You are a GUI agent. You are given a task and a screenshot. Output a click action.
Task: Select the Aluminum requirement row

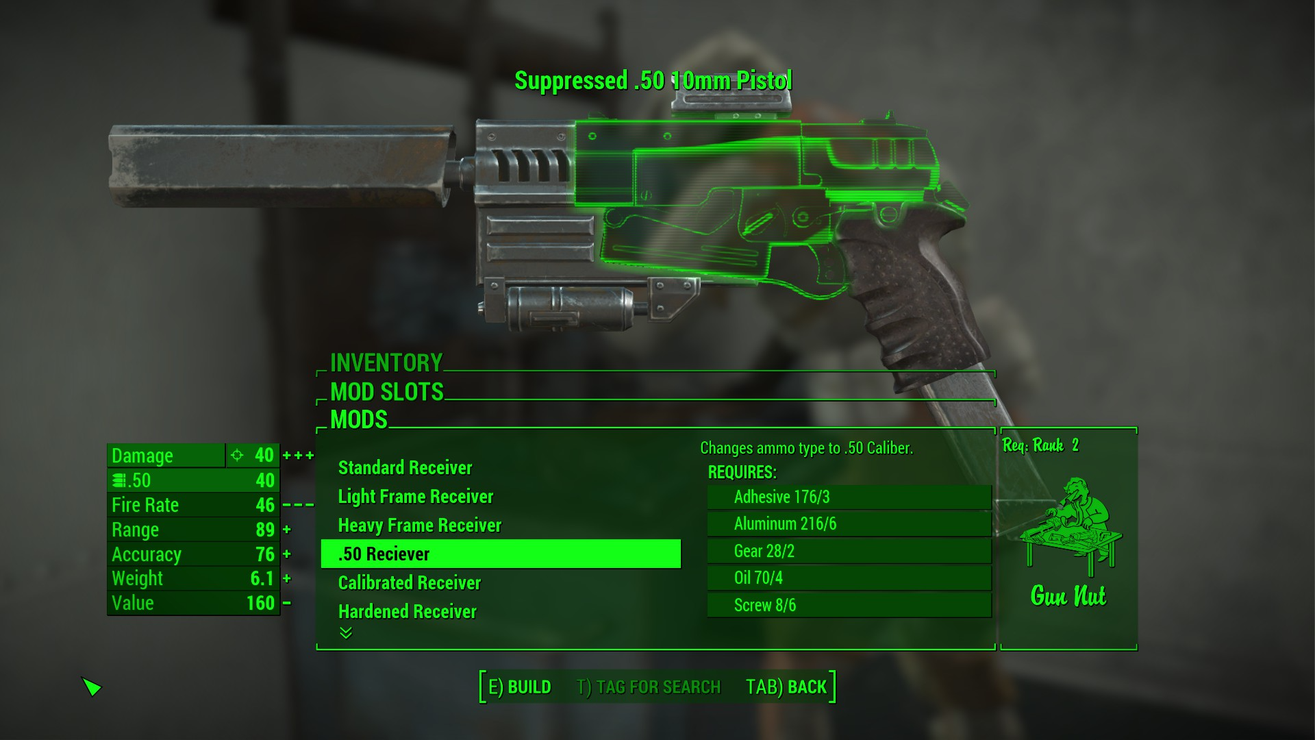[x=849, y=524]
